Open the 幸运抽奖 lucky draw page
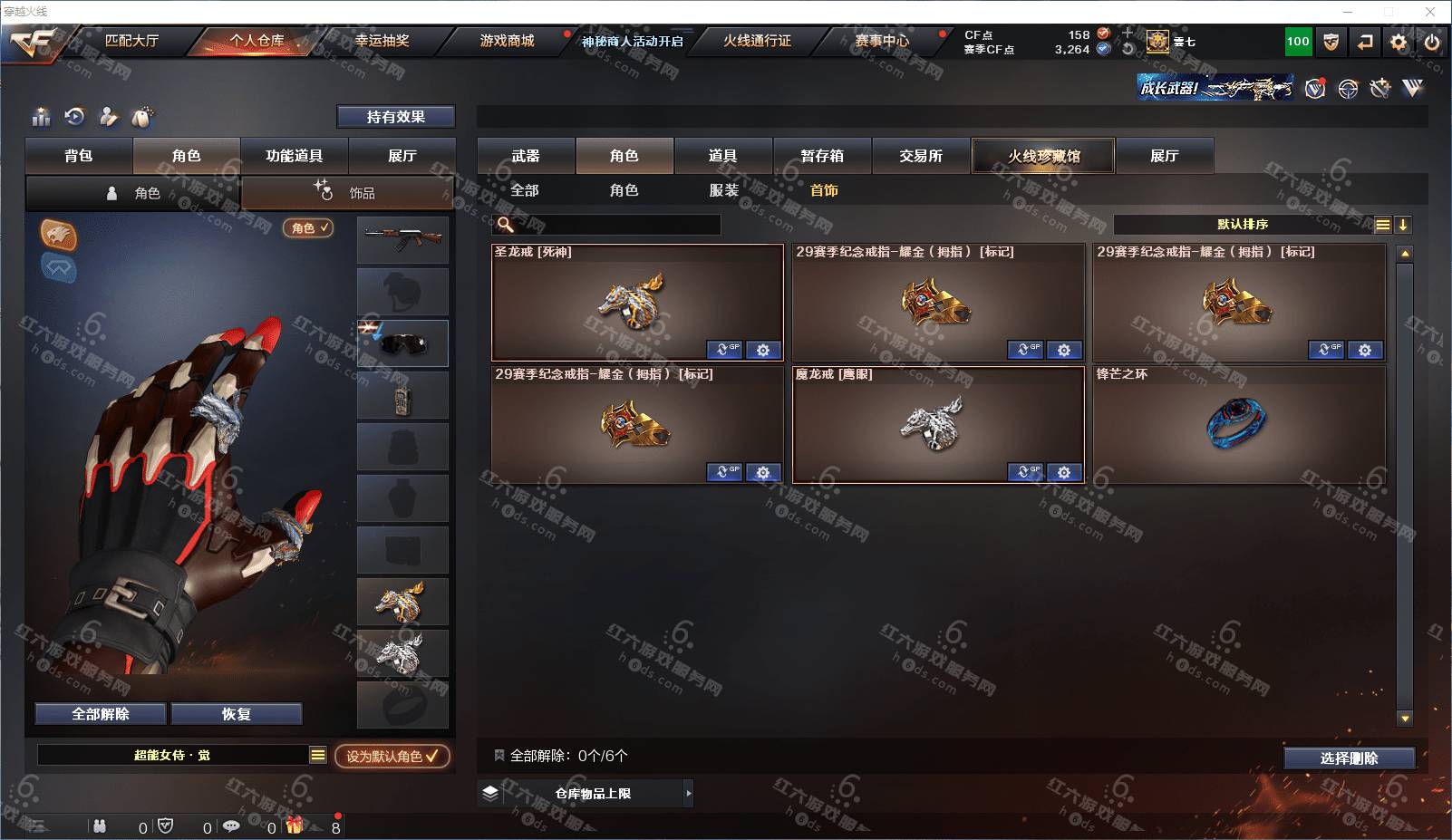The width and height of the screenshot is (1452, 840). click(x=382, y=41)
